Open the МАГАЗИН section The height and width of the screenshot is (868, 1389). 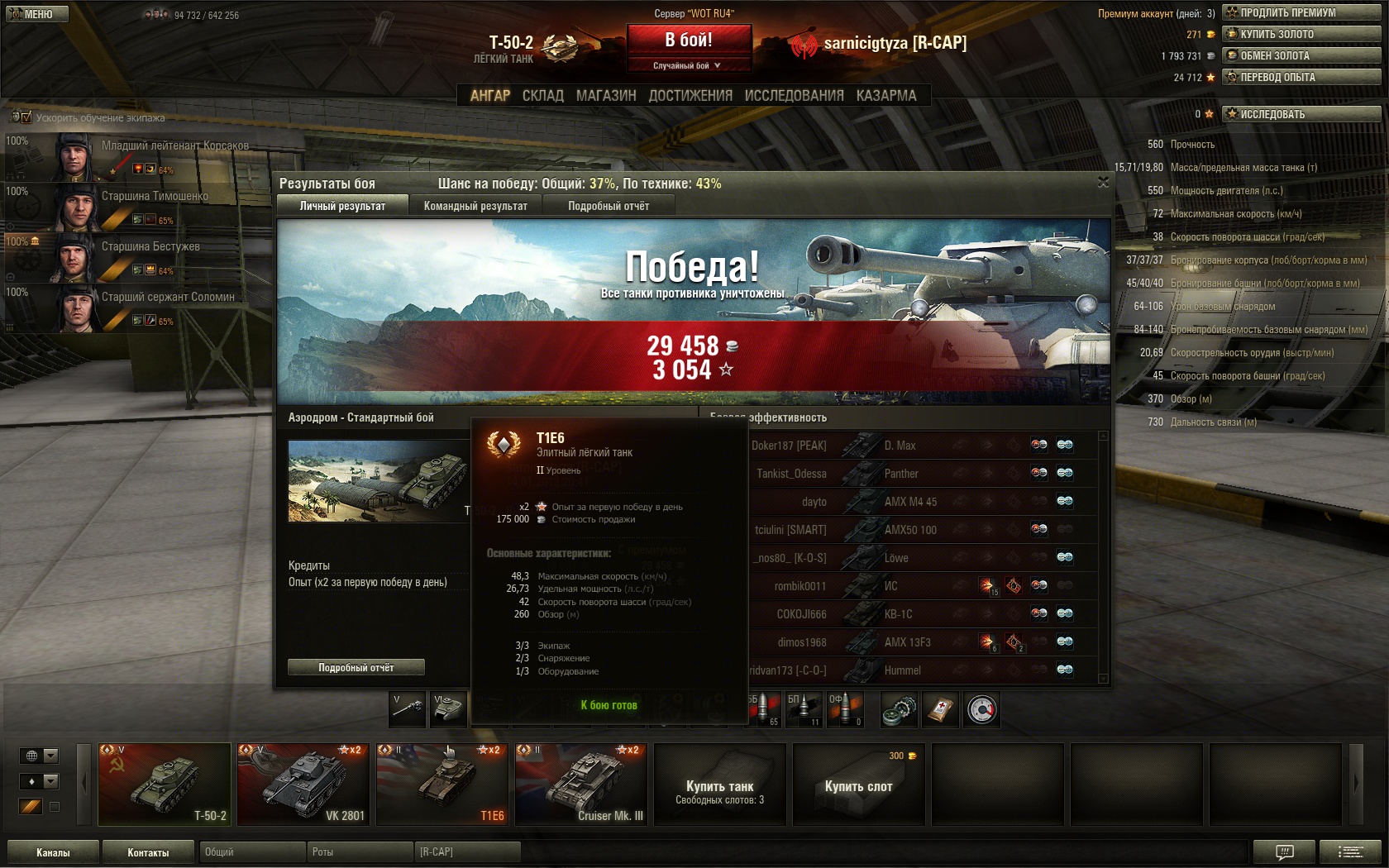606,96
